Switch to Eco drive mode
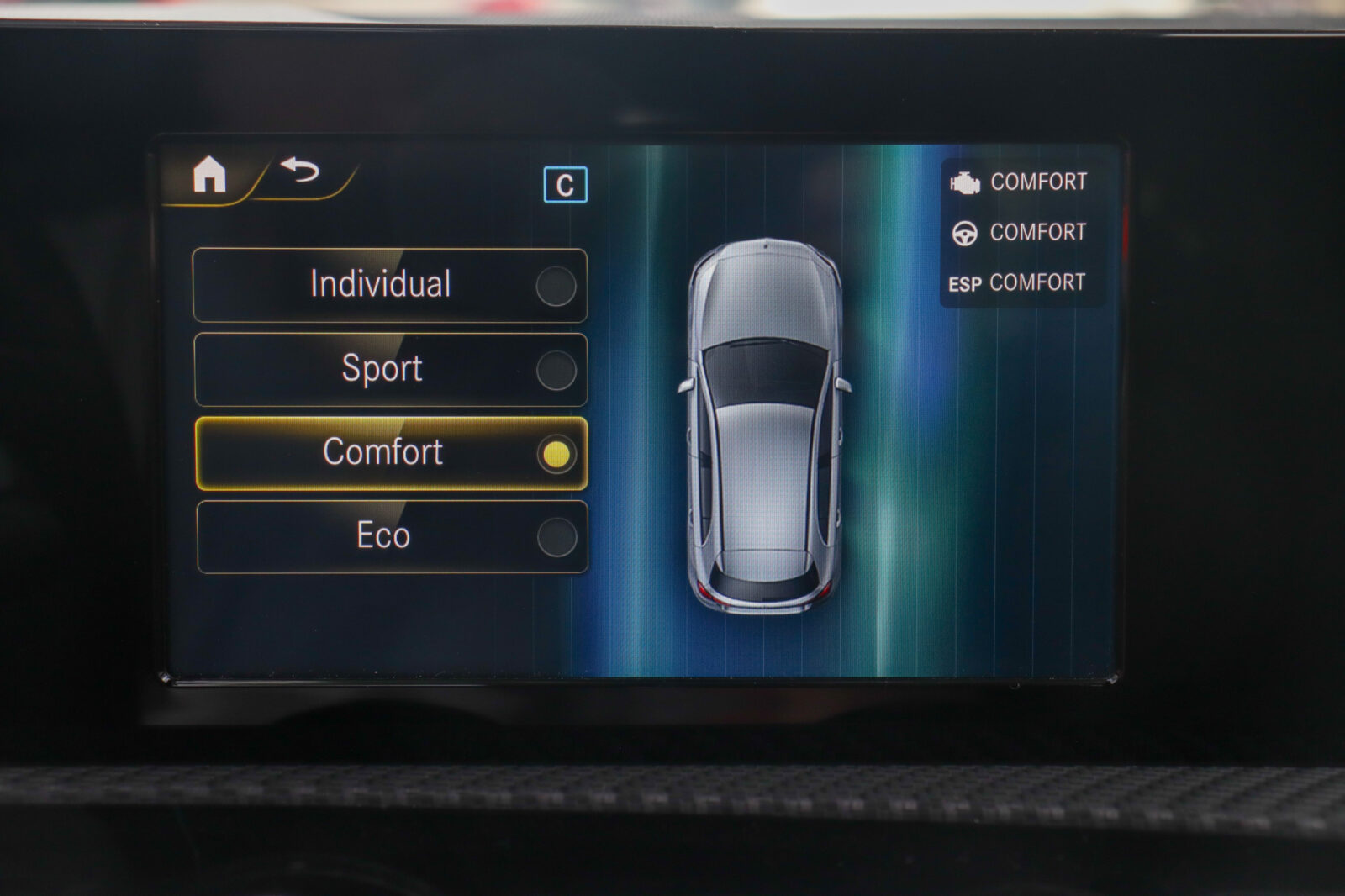This screenshot has width=1345, height=896. [392, 536]
